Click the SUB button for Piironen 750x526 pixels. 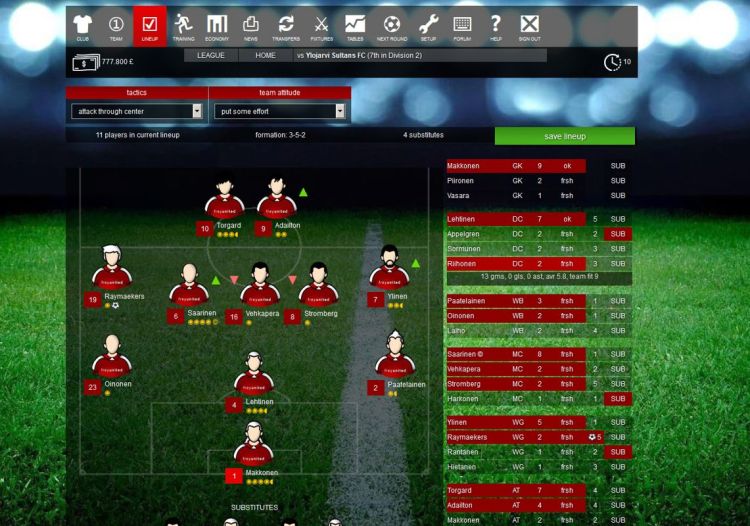pyautogui.click(x=618, y=181)
